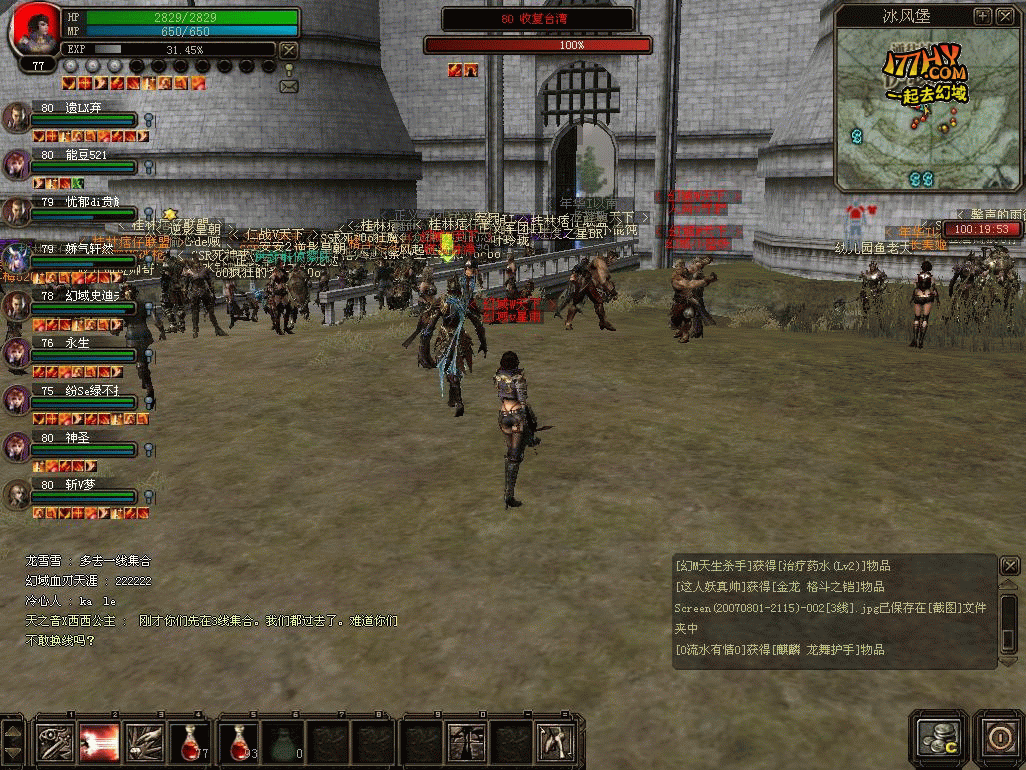Viewport: 1026px width, 770px height.
Task: Open the coins shop button
Action: tap(938, 738)
